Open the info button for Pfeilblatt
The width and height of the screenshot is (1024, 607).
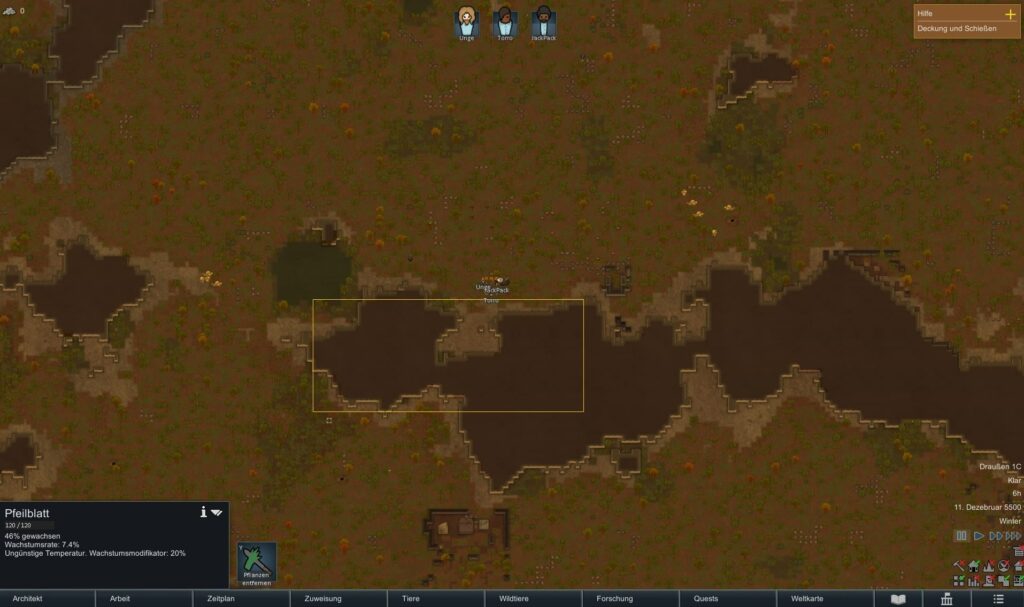click(x=203, y=512)
